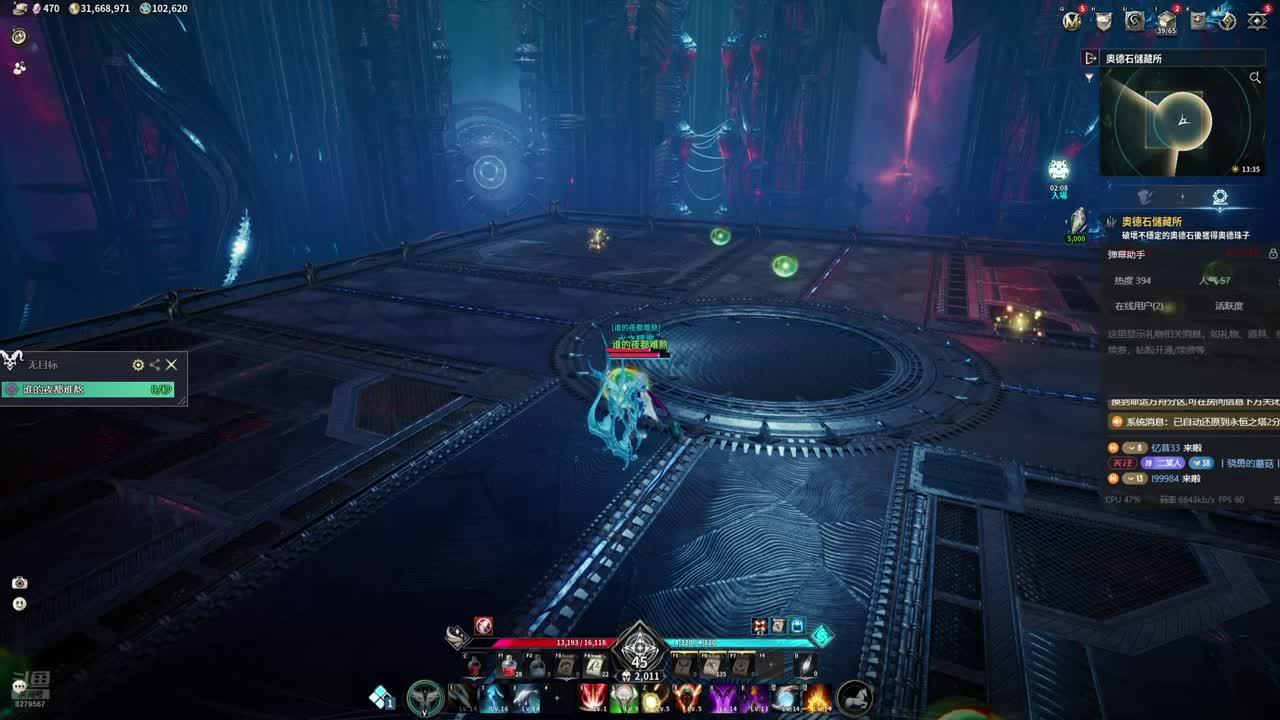Image resolution: width=1280 pixels, height=720 pixels.
Task: Click the share icon on target panel
Action: [x=154, y=365]
